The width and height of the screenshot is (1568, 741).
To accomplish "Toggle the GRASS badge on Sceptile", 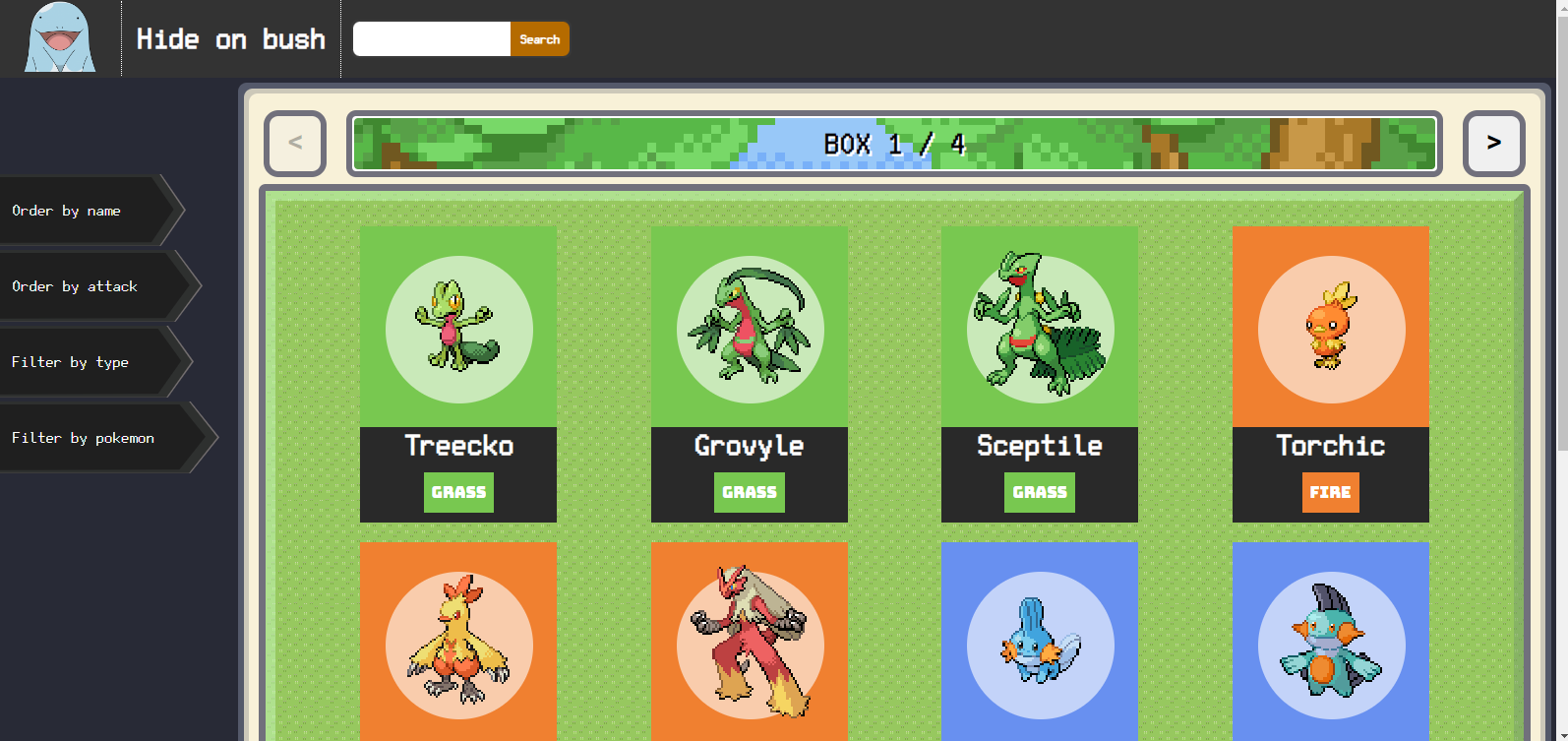I will 1039,492.
